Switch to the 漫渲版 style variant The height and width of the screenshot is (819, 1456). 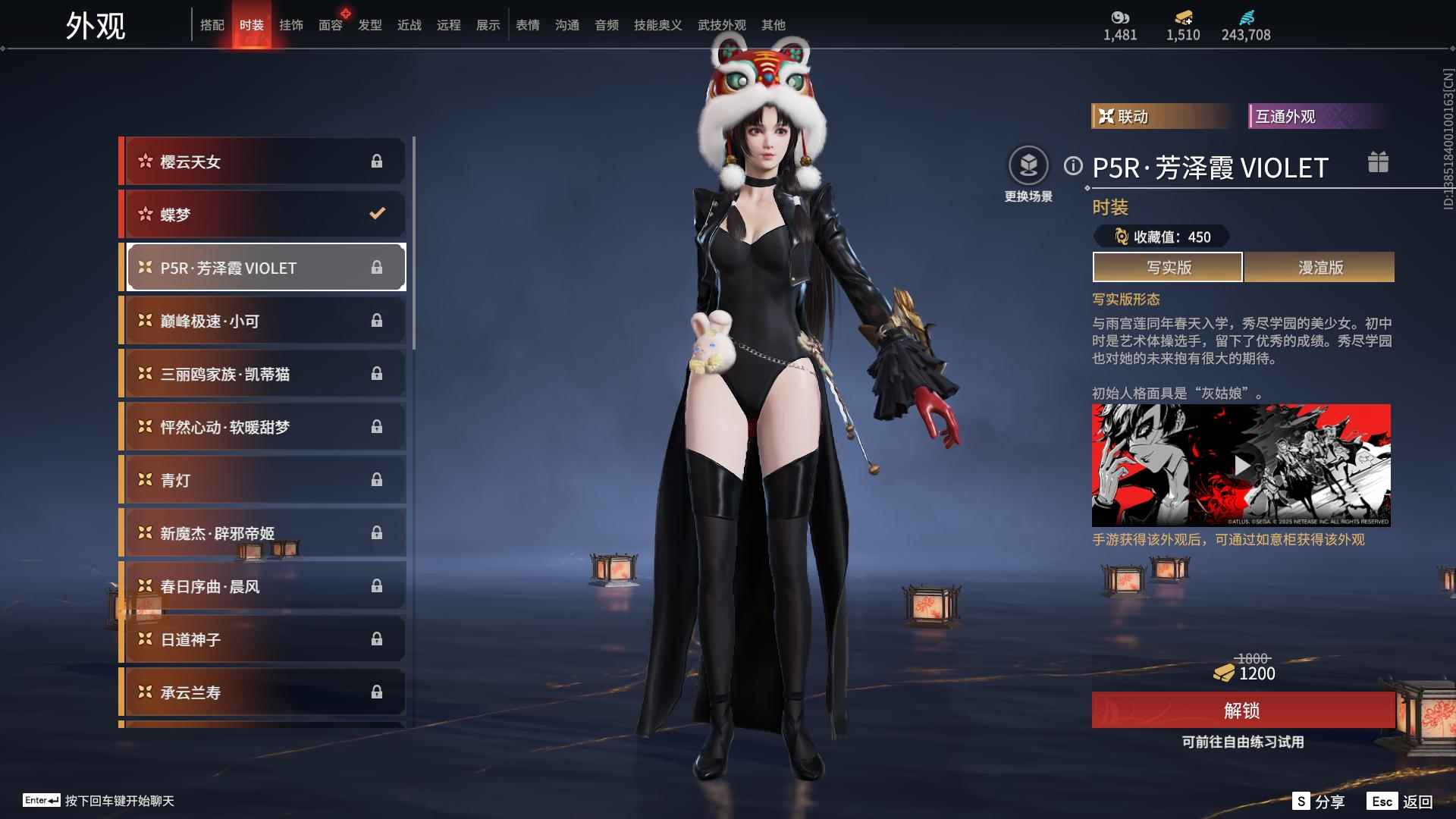pyautogui.click(x=1319, y=267)
